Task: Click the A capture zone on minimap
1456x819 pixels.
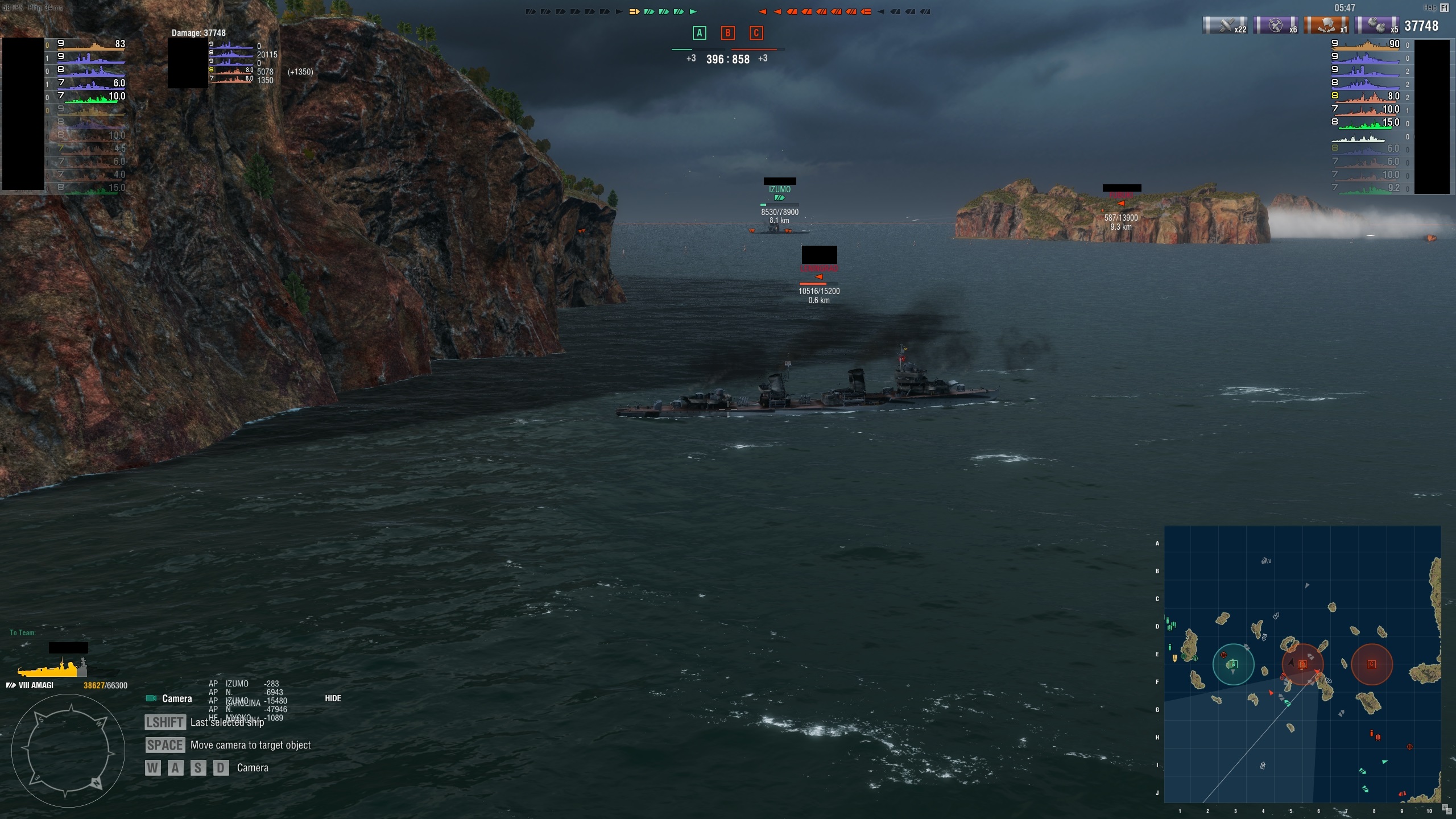Action: [x=1233, y=664]
